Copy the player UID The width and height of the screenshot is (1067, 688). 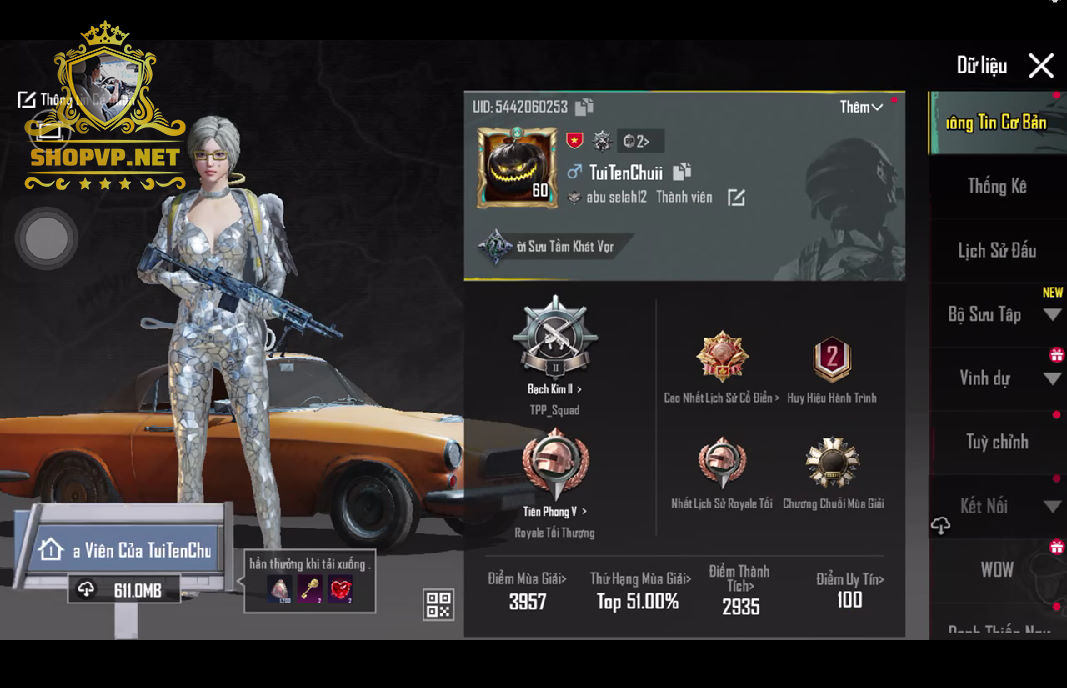pos(585,107)
